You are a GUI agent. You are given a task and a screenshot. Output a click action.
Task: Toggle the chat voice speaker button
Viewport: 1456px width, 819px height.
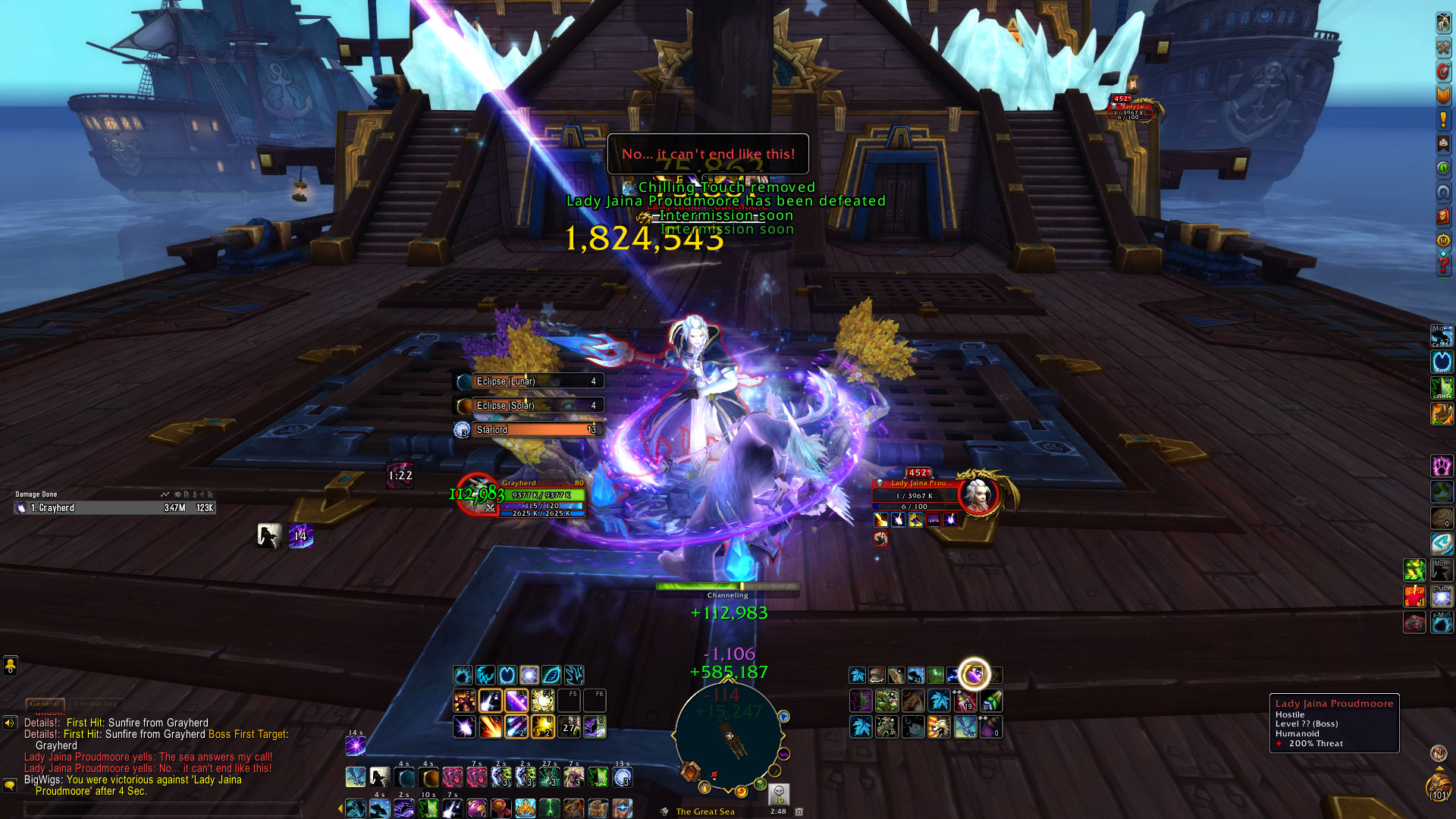[x=10, y=723]
